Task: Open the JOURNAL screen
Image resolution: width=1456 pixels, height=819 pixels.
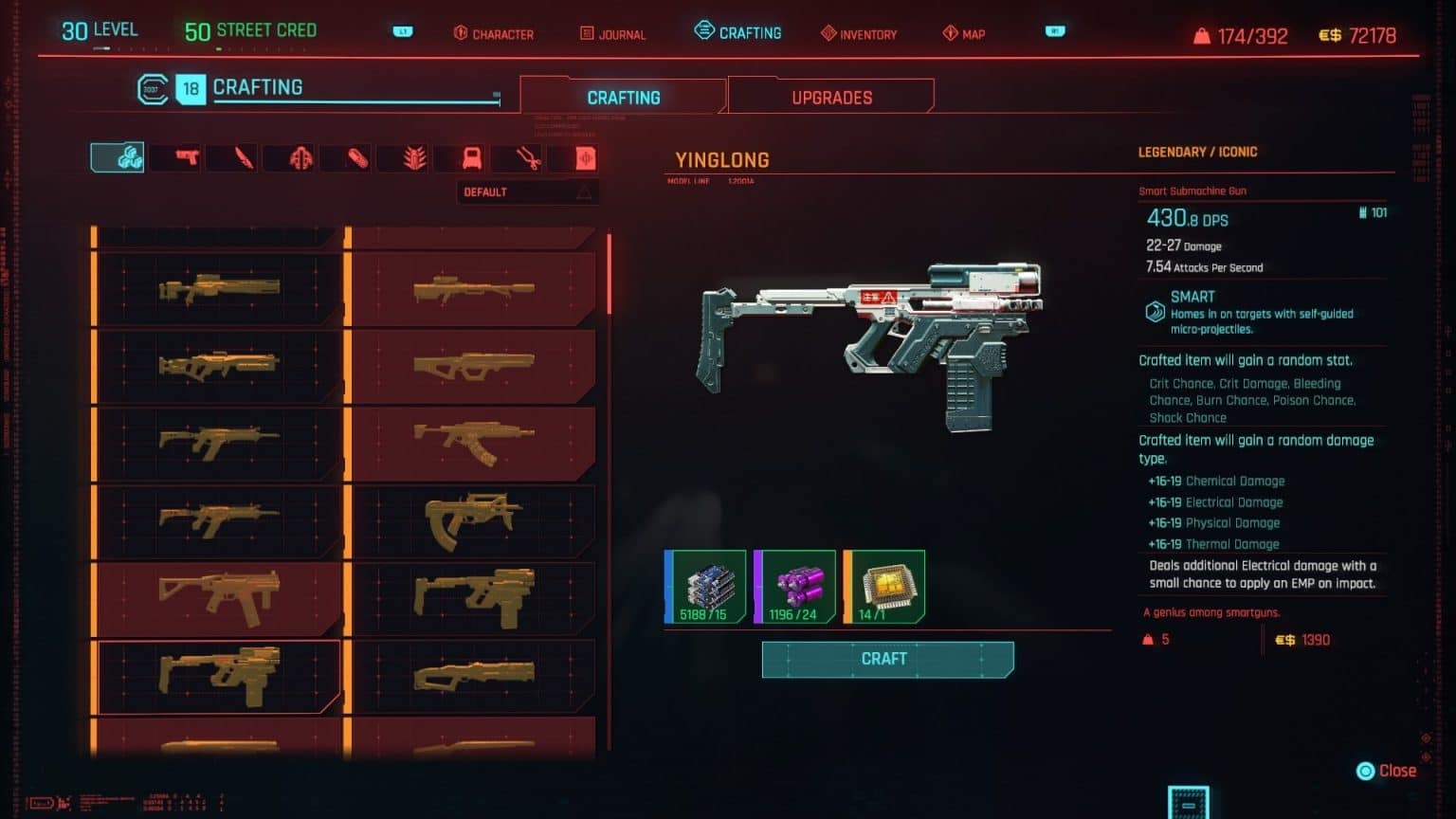Action: (x=611, y=33)
